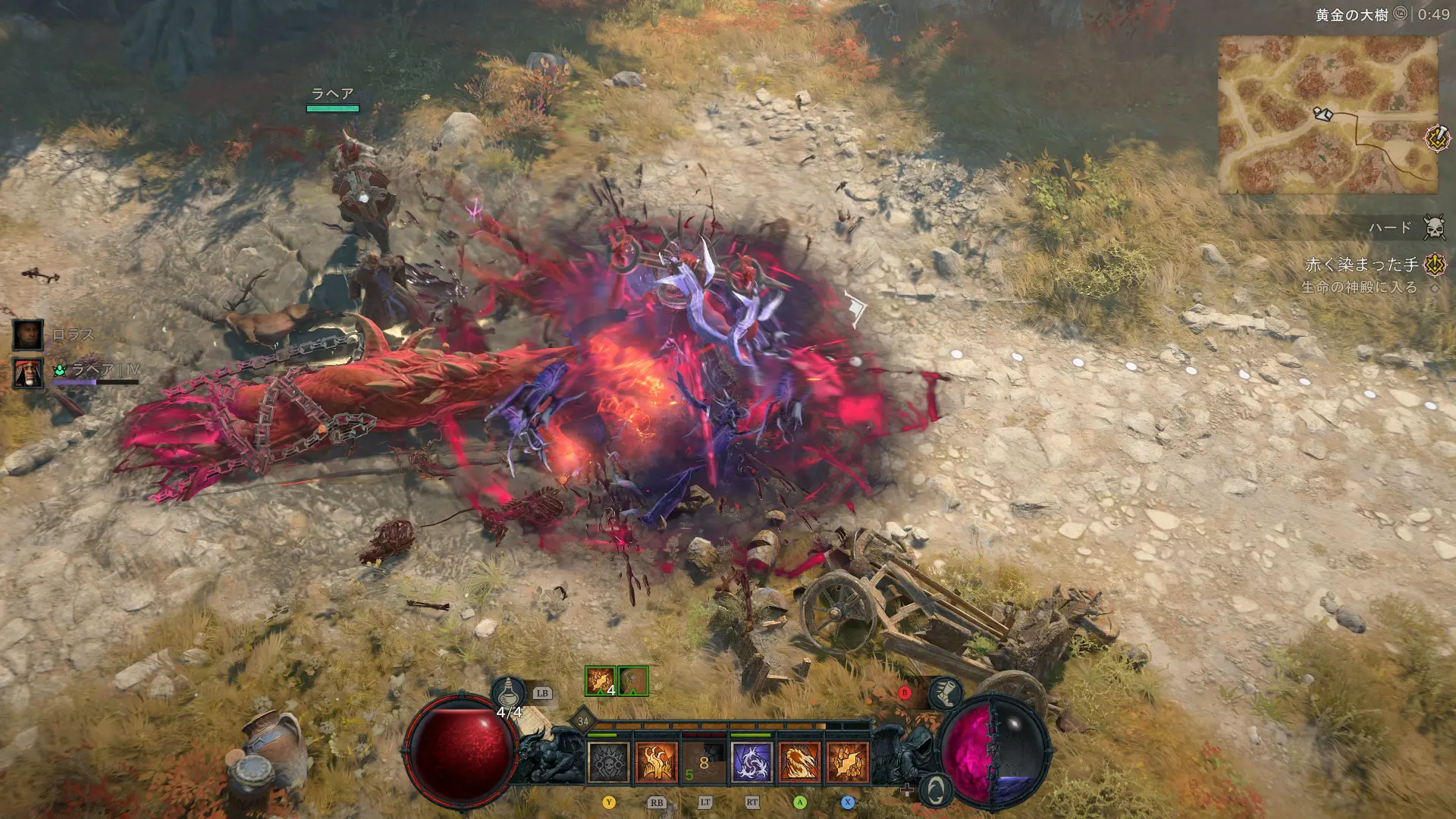1456x819 pixels.
Task: Inspect the rock-shatter buff icon with stack 4
Action: point(600,681)
